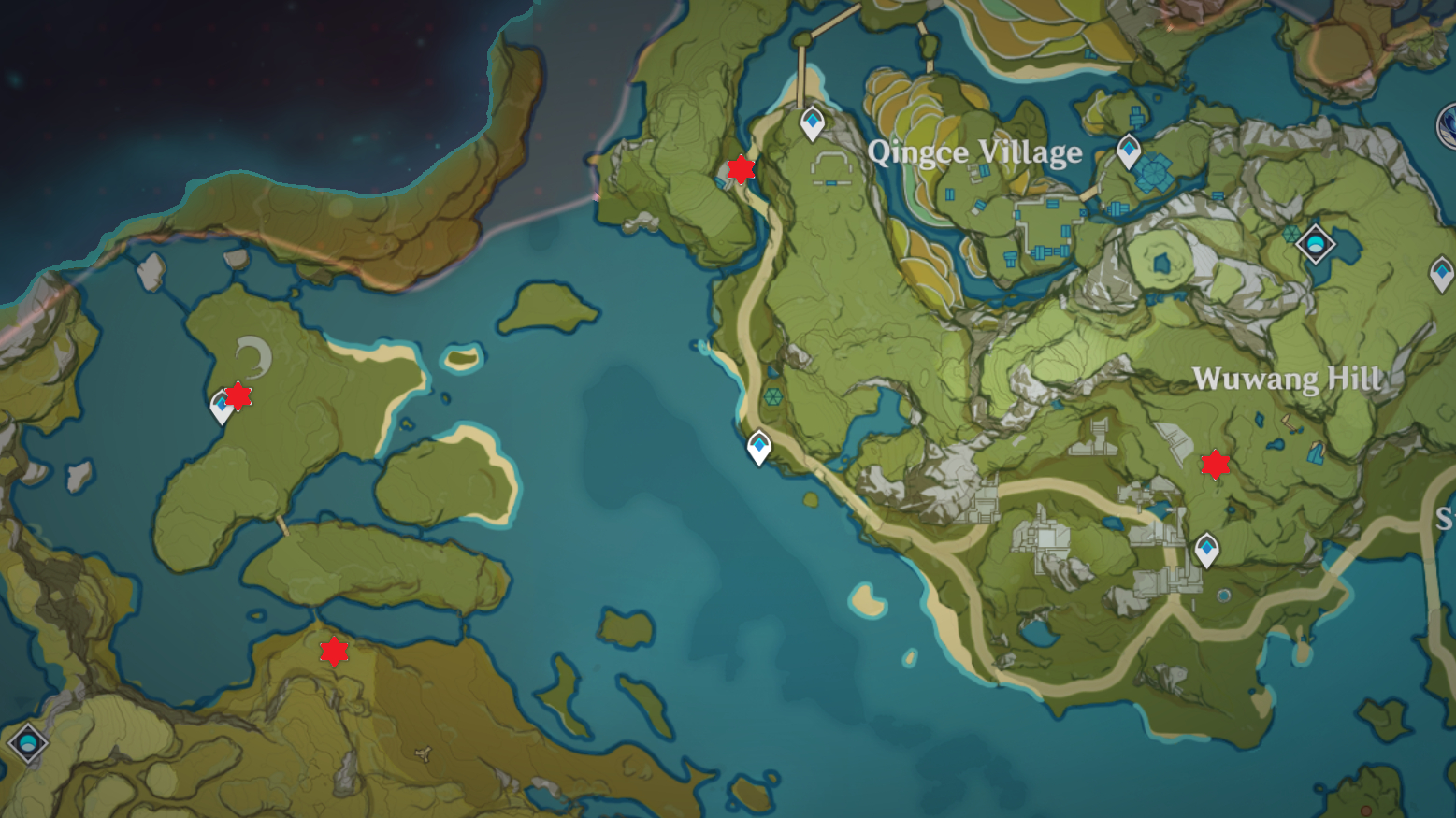Select the teleport waypoint south of Wuwang Hill

(1206, 546)
